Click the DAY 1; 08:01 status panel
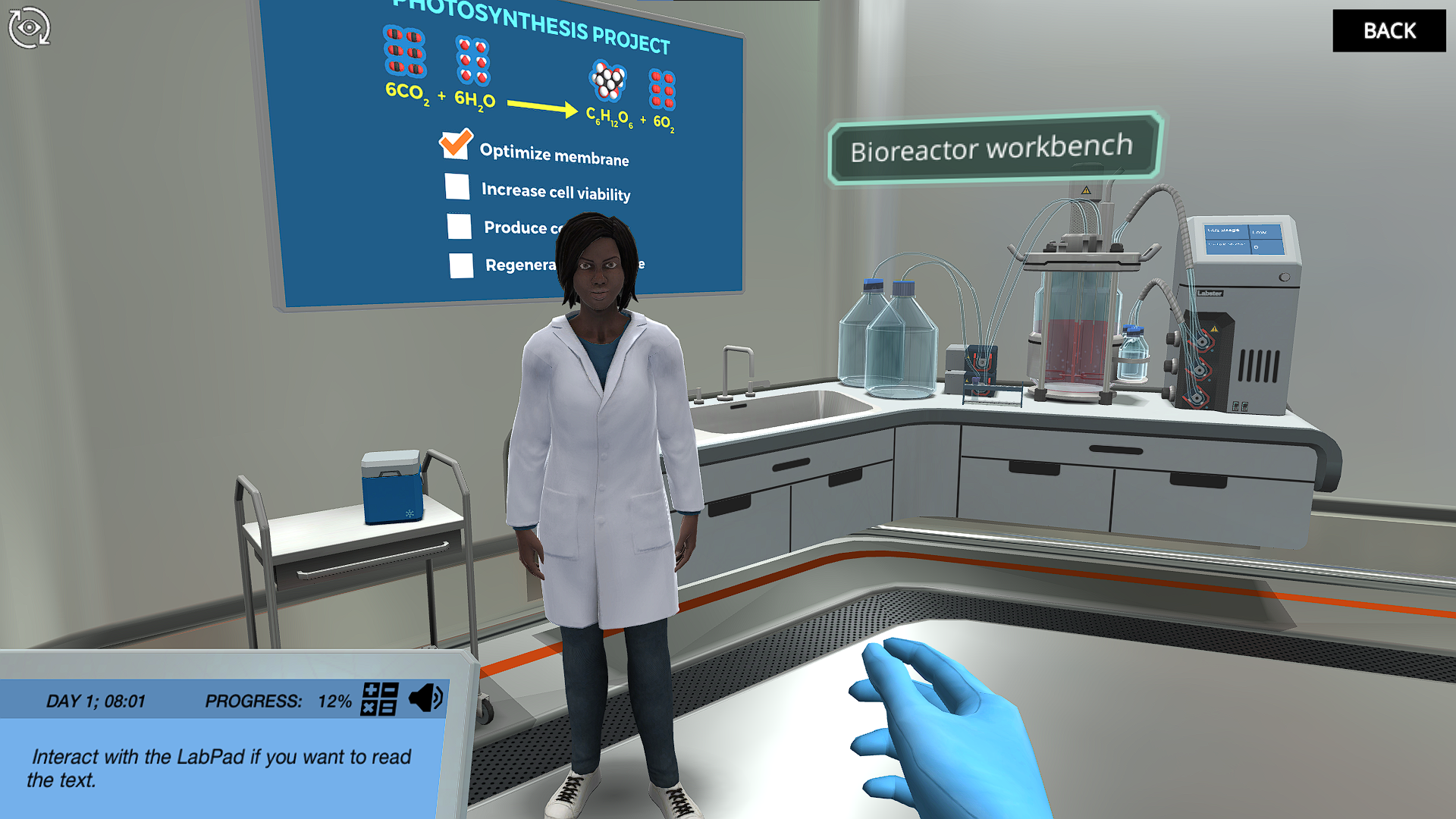The width and height of the screenshot is (1456, 819). [x=96, y=701]
